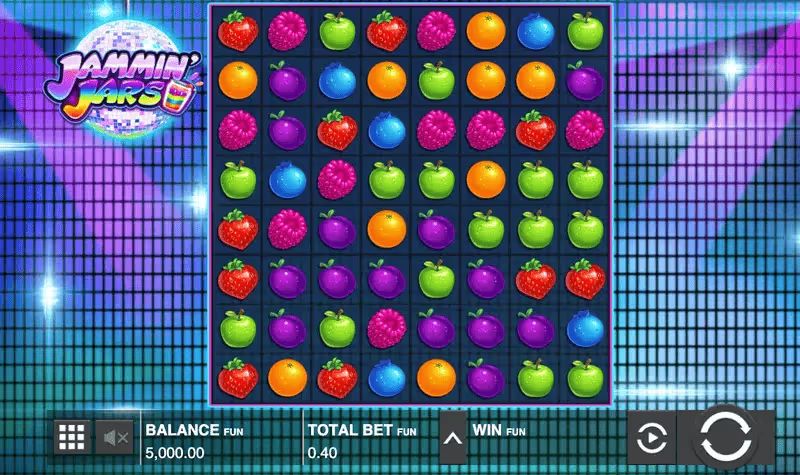Toggle the muted sound speaker icon
Image resolution: width=800 pixels, height=475 pixels.
click(x=115, y=437)
